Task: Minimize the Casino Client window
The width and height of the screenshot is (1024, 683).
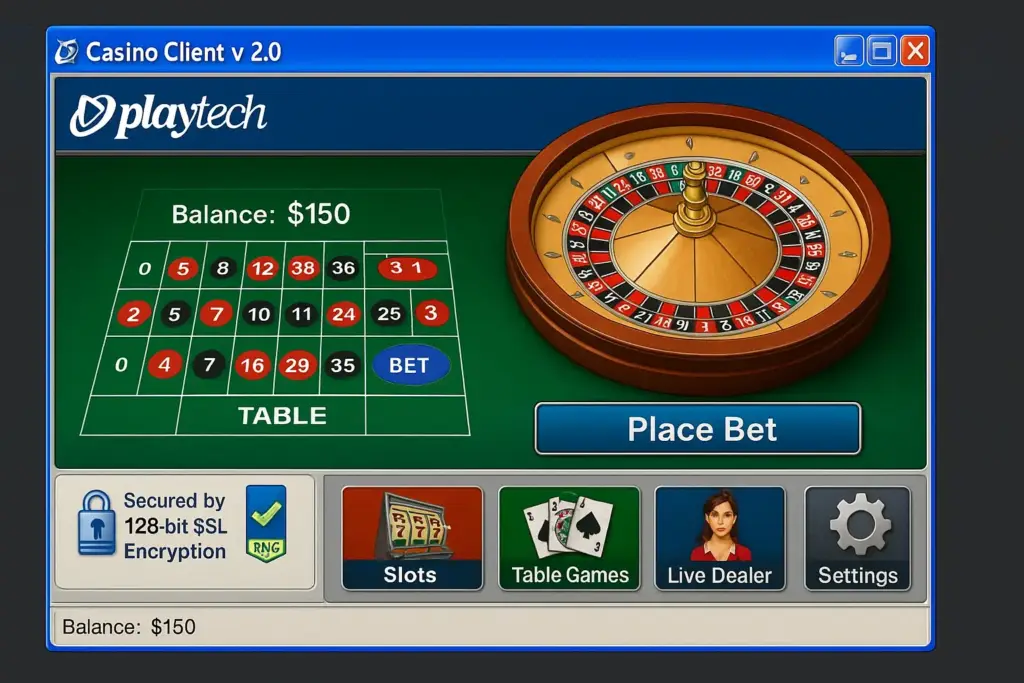Action: coord(848,51)
